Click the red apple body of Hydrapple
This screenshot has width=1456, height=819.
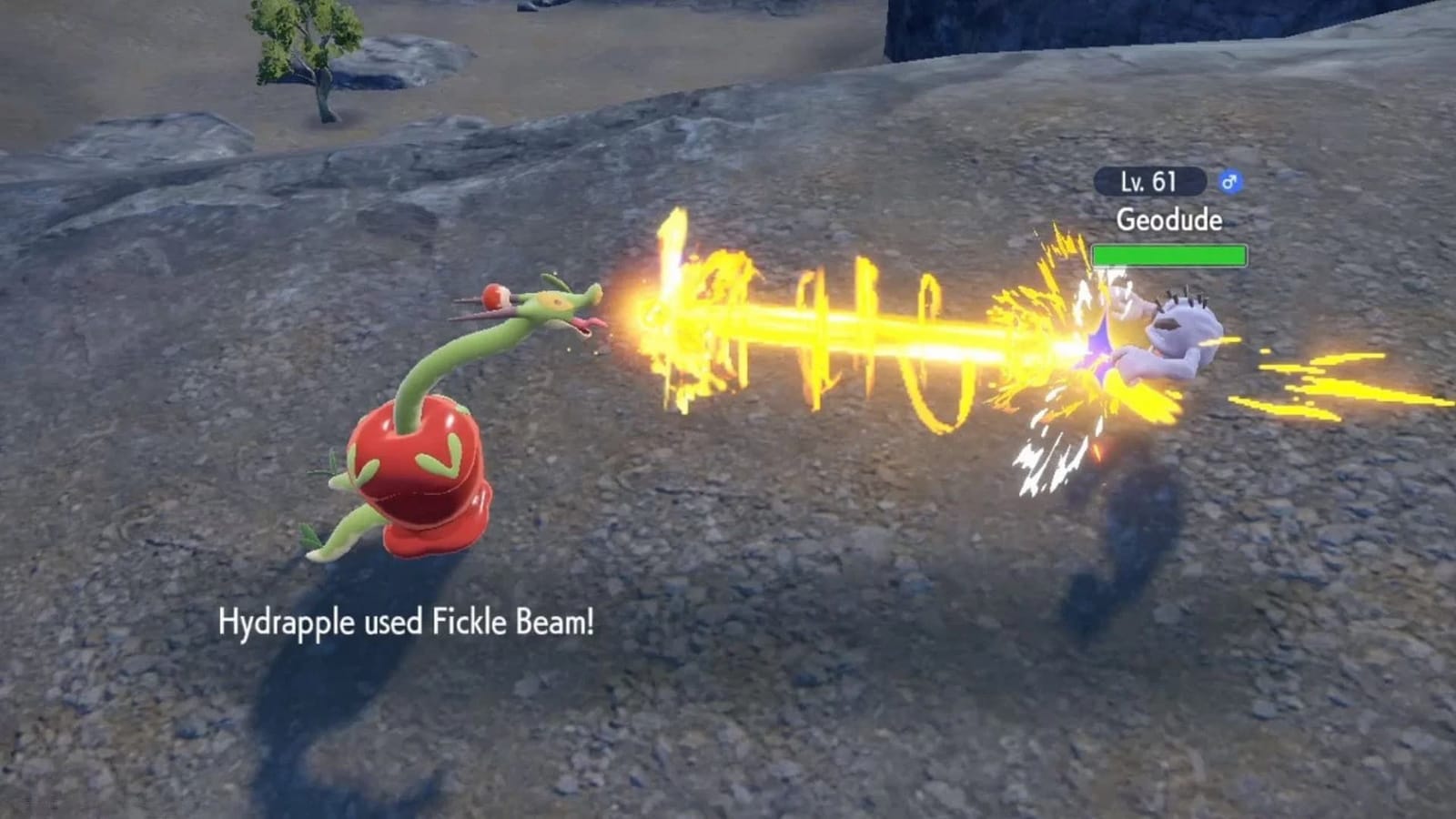419,473
